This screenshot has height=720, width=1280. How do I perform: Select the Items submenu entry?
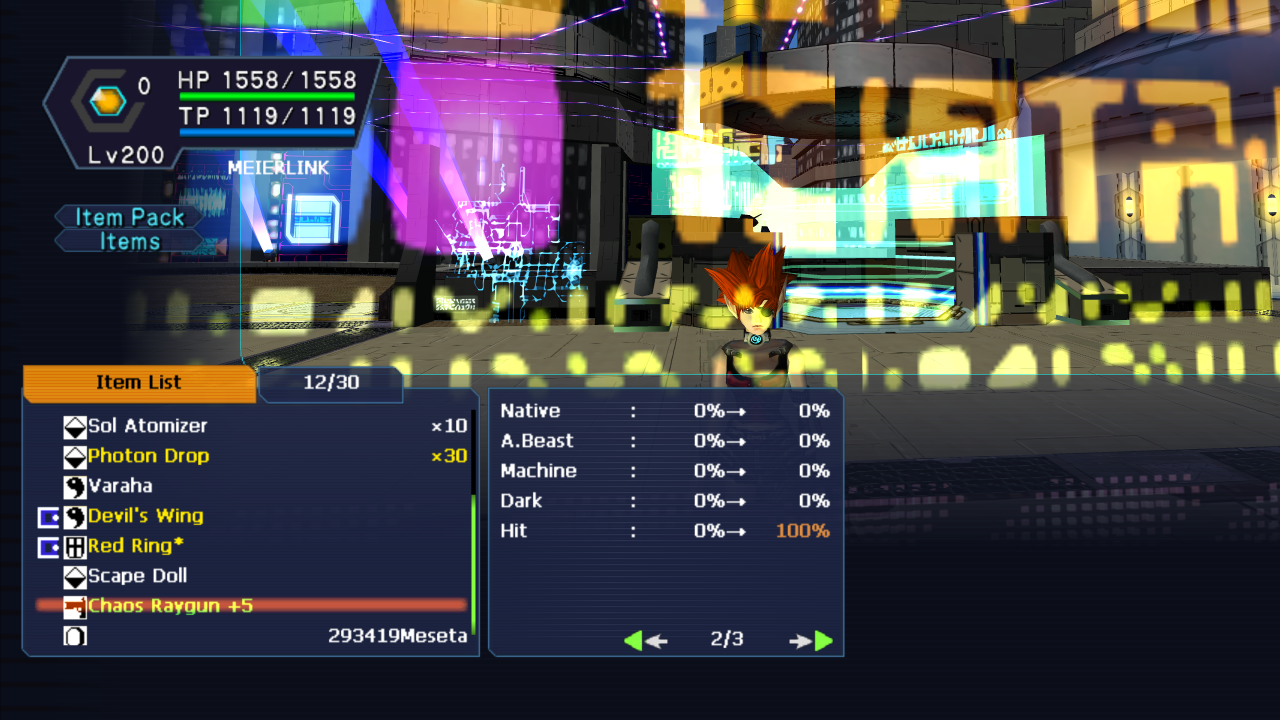point(130,241)
